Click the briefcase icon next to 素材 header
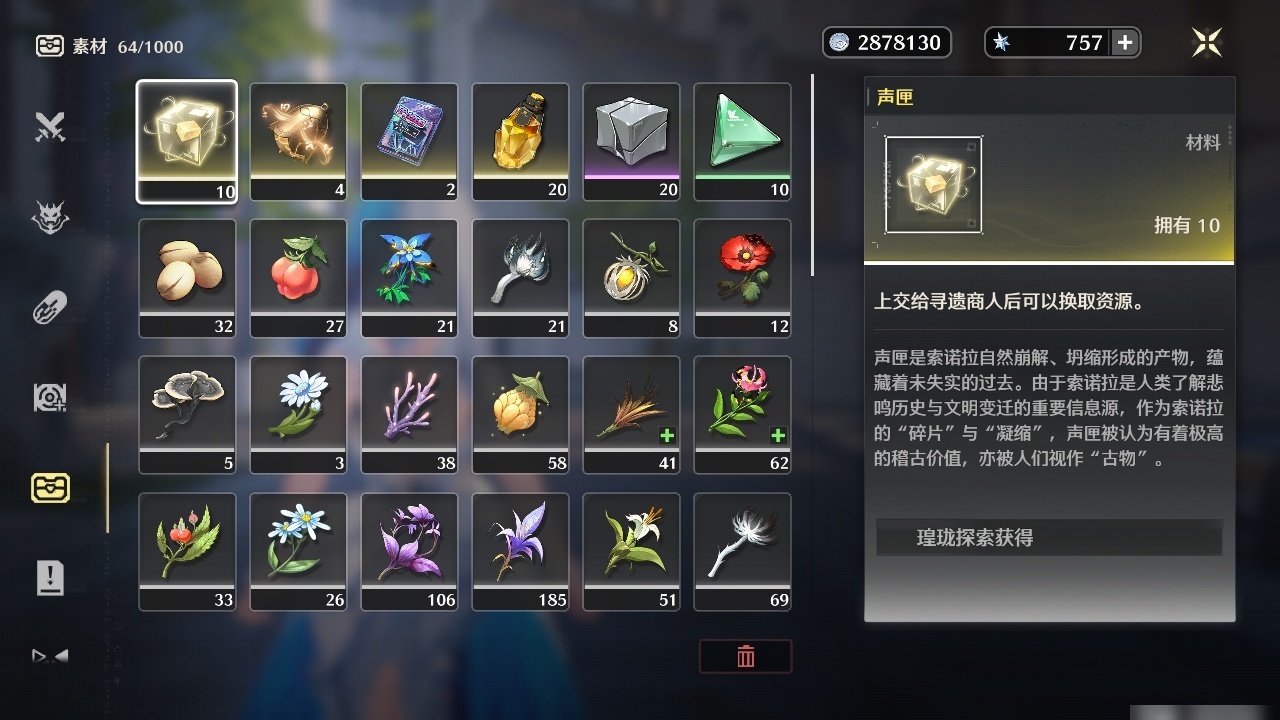The width and height of the screenshot is (1280, 720). pos(50,45)
